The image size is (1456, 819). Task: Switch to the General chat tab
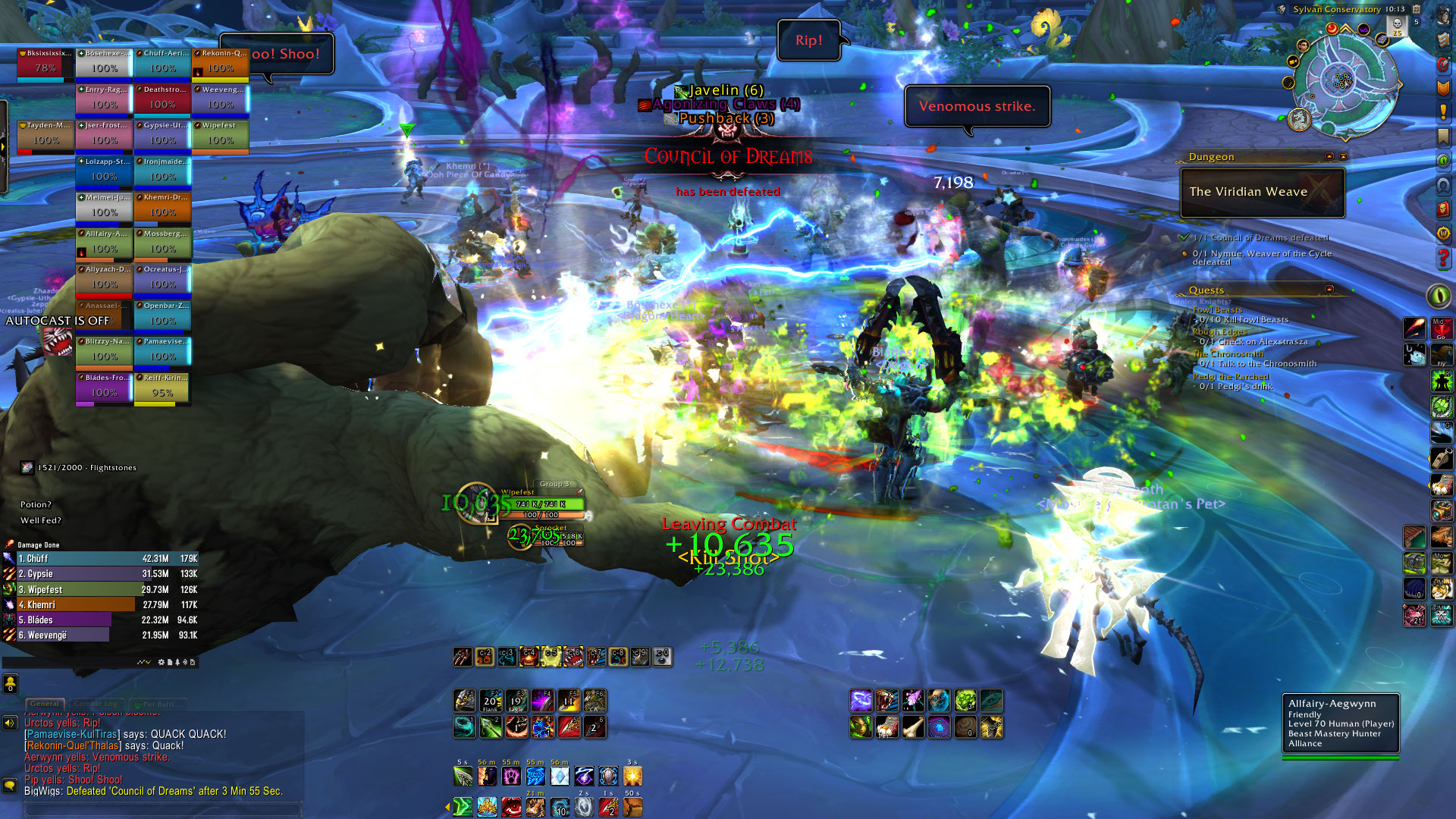(x=45, y=704)
